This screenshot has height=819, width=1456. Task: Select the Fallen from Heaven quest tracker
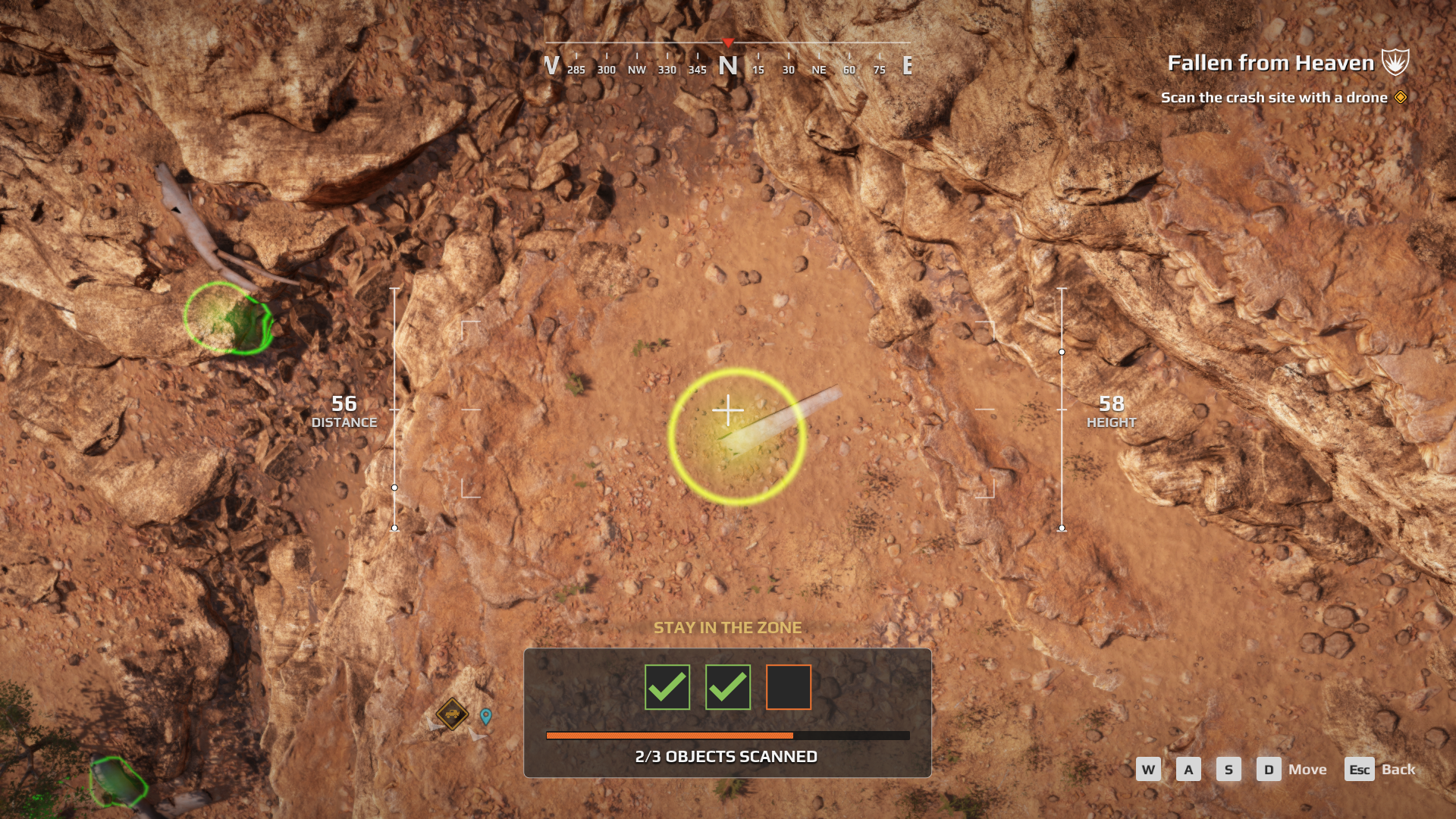[1270, 63]
